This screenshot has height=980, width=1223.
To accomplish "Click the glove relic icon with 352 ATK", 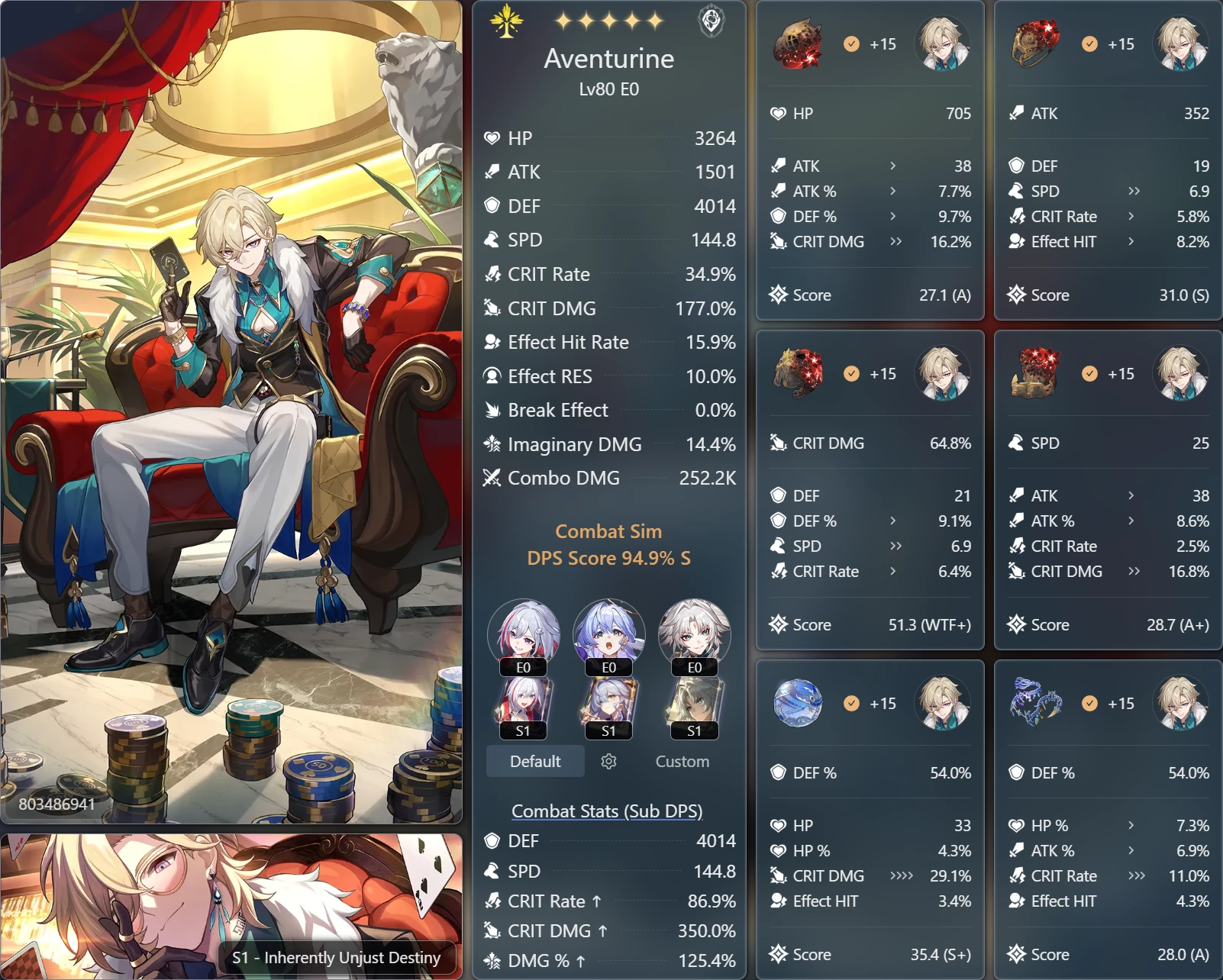I will pos(1036,44).
